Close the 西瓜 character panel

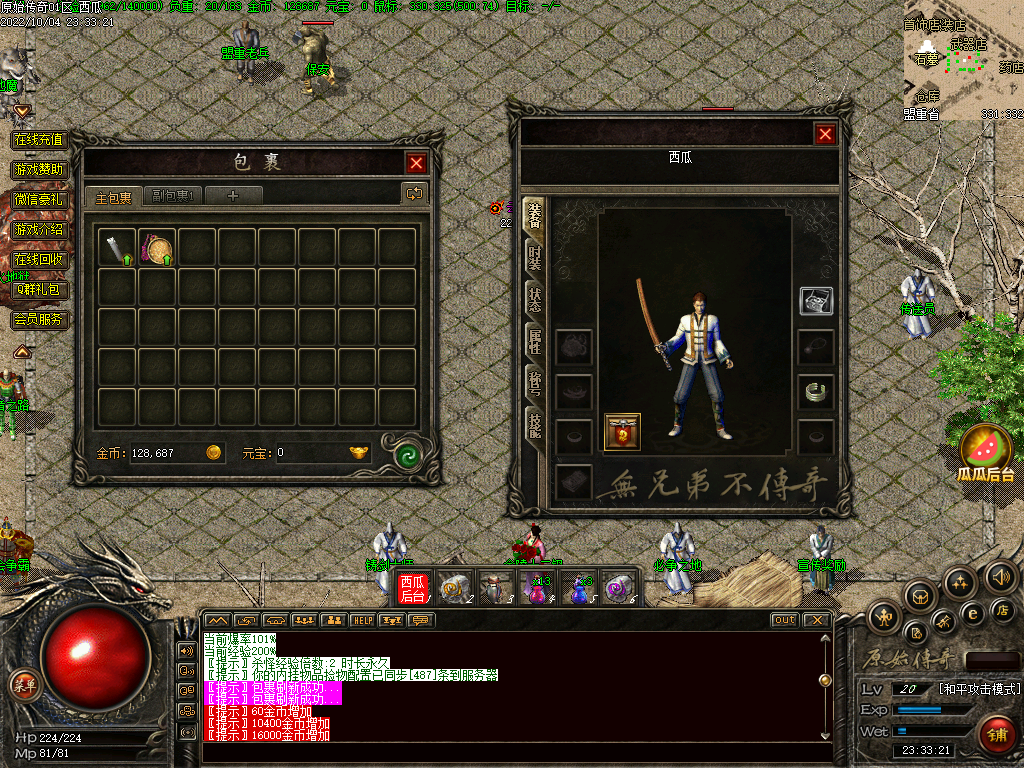click(x=825, y=134)
